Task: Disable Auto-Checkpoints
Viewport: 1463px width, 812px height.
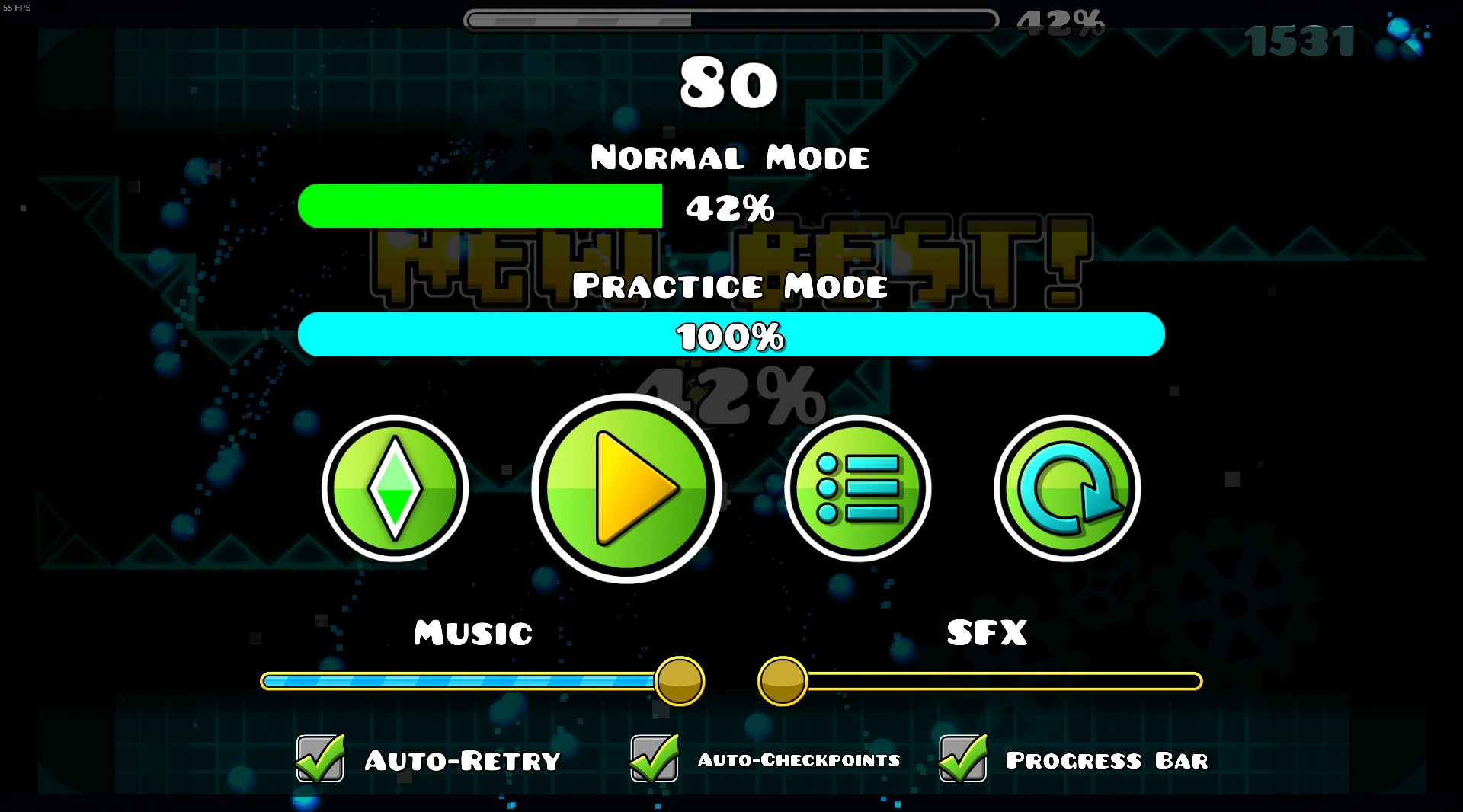Action: coord(654,759)
